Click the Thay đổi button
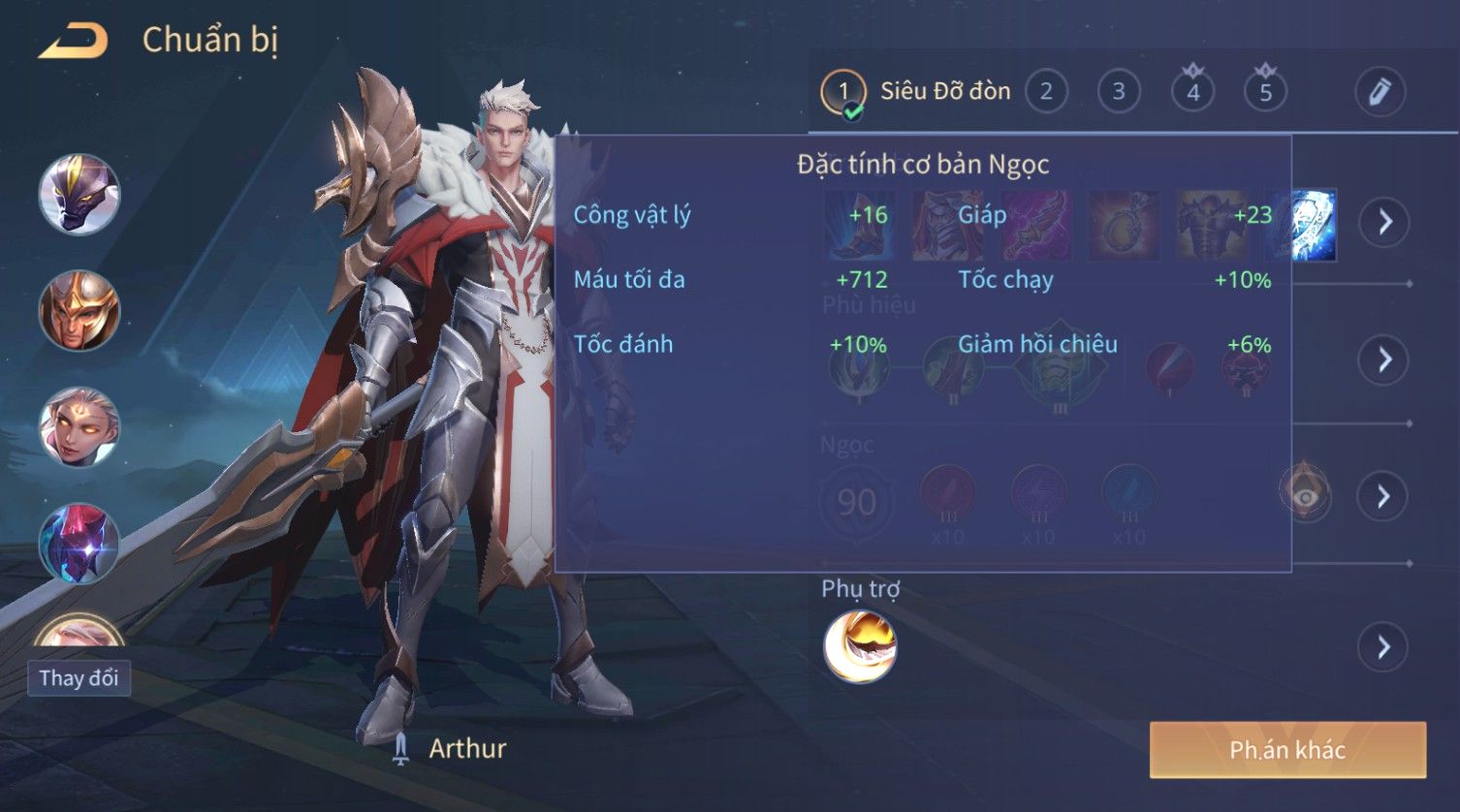This screenshot has height=812, width=1460. pyautogui.click(x=79, y=678)
